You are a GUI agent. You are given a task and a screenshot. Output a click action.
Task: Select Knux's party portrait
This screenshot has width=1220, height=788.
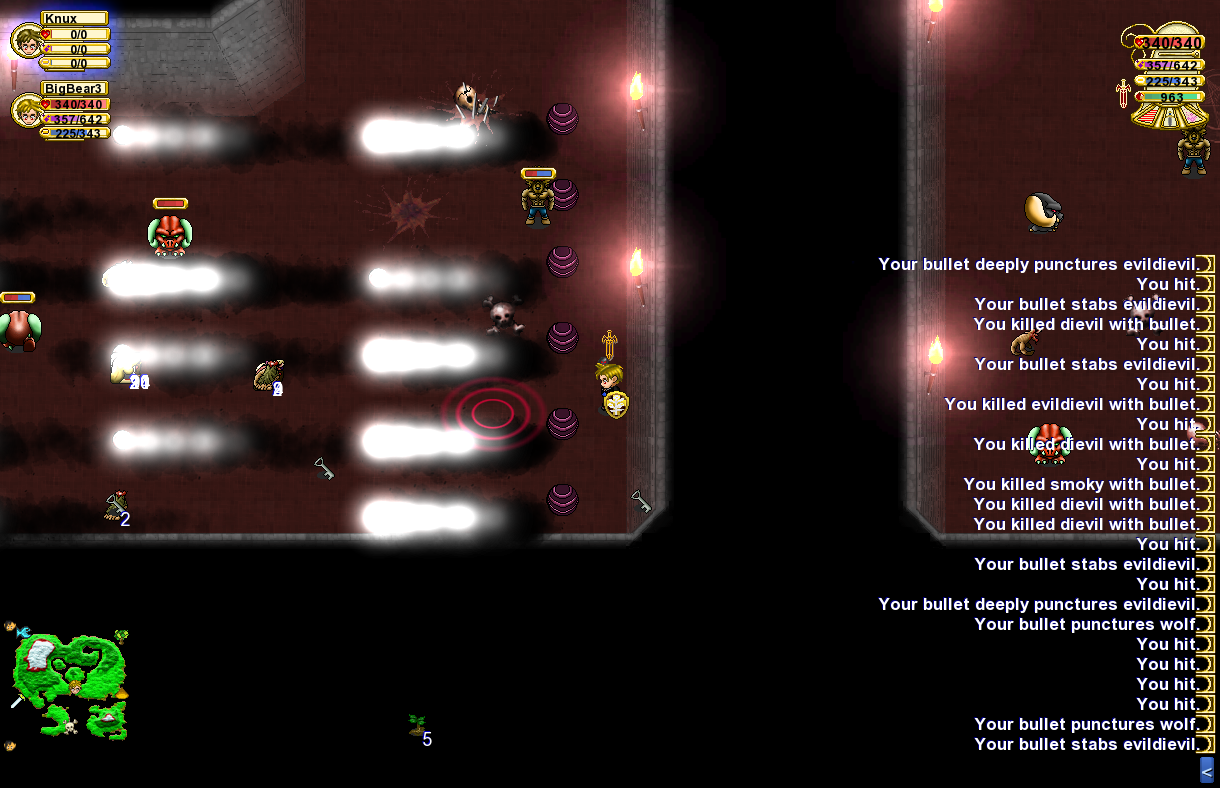(25, 42)
